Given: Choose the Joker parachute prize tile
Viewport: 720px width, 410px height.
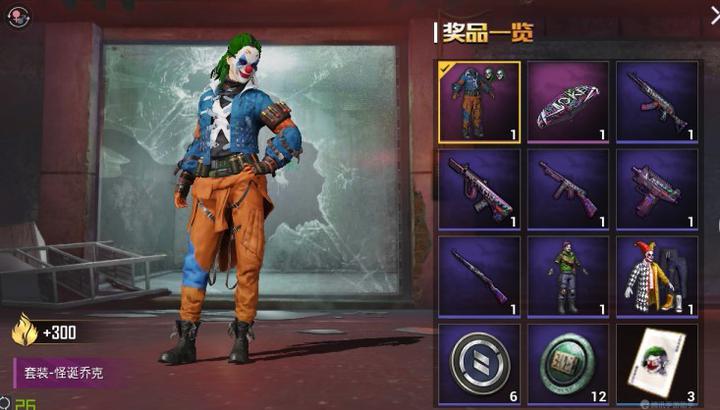Looking at the screenshot, I should (567, 102).
